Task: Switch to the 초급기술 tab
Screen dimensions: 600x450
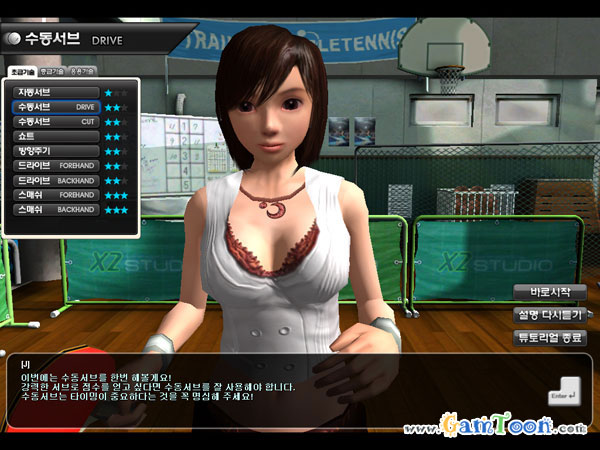Action: (x=23, y=73)
